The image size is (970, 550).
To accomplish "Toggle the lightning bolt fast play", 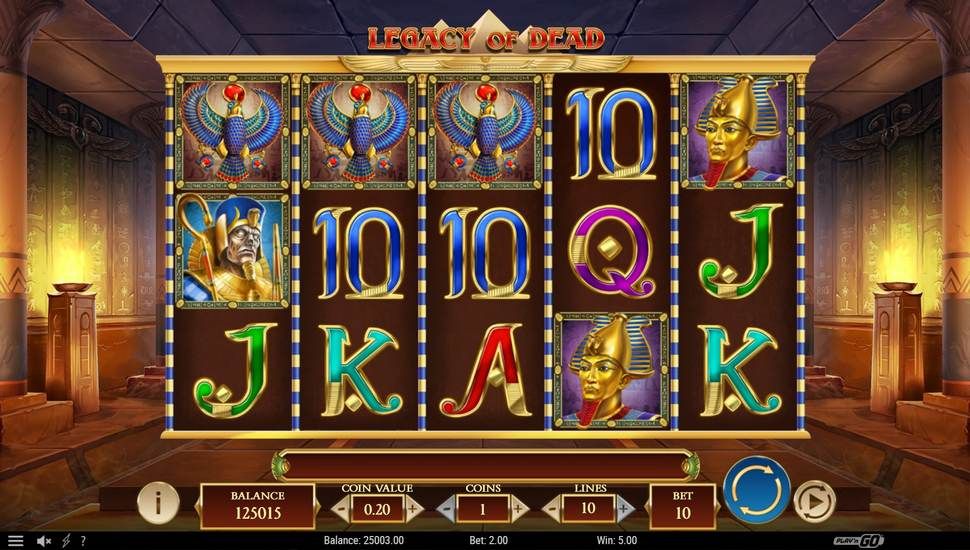I will (x=66, y=541).
